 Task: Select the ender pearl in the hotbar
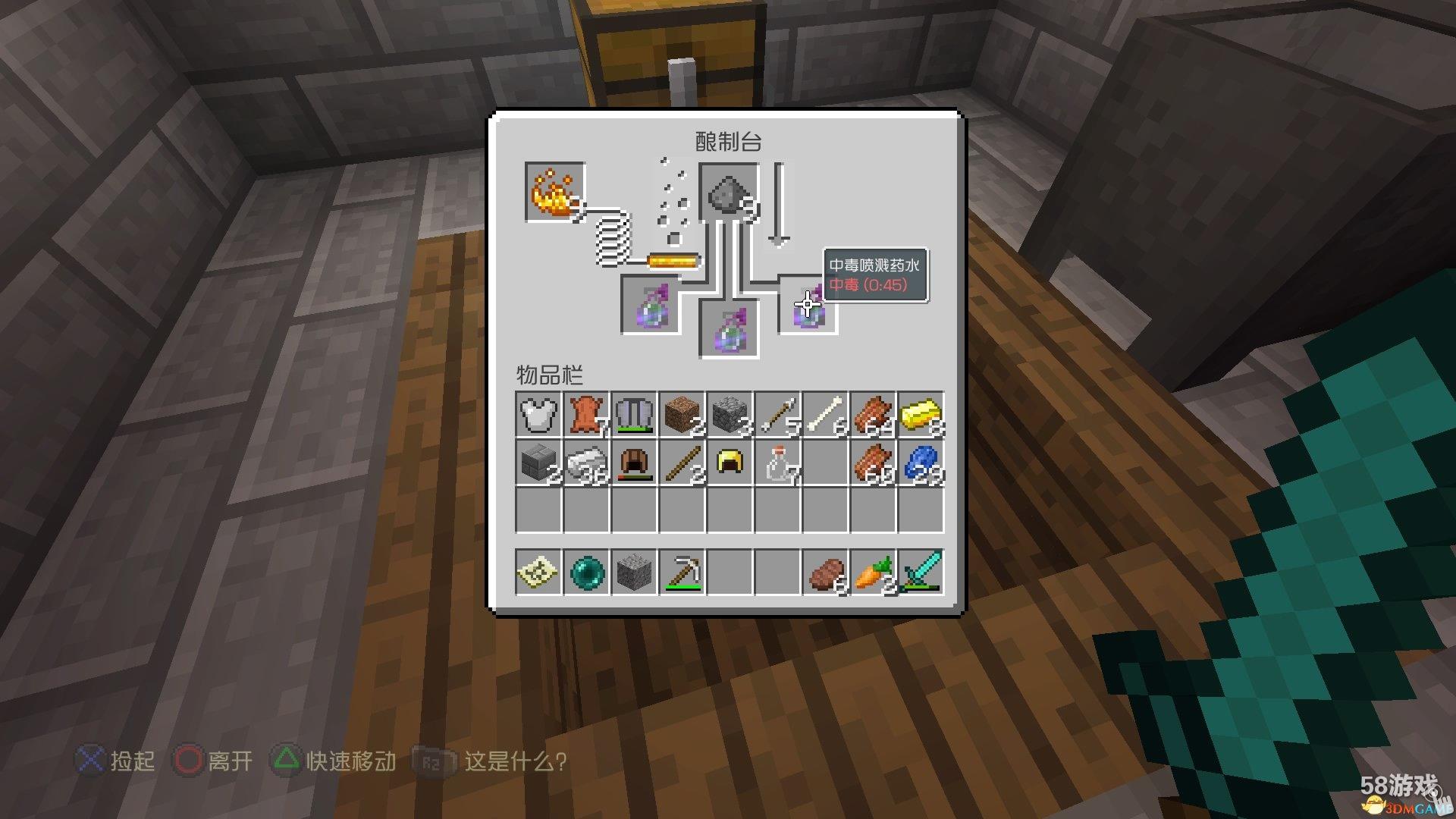point(586,573)
